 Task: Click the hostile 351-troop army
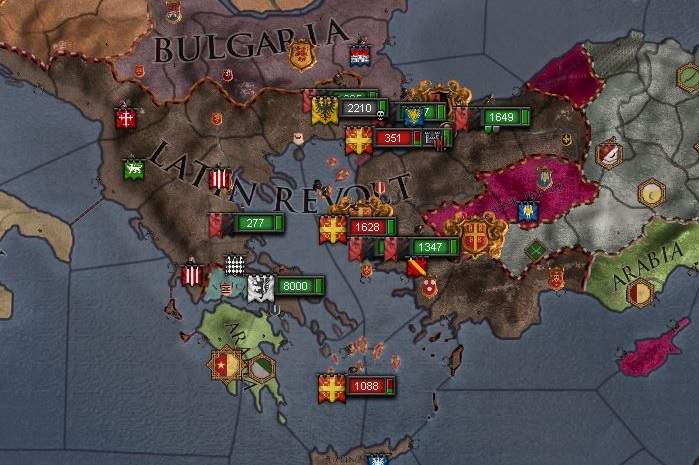[392, 139]
